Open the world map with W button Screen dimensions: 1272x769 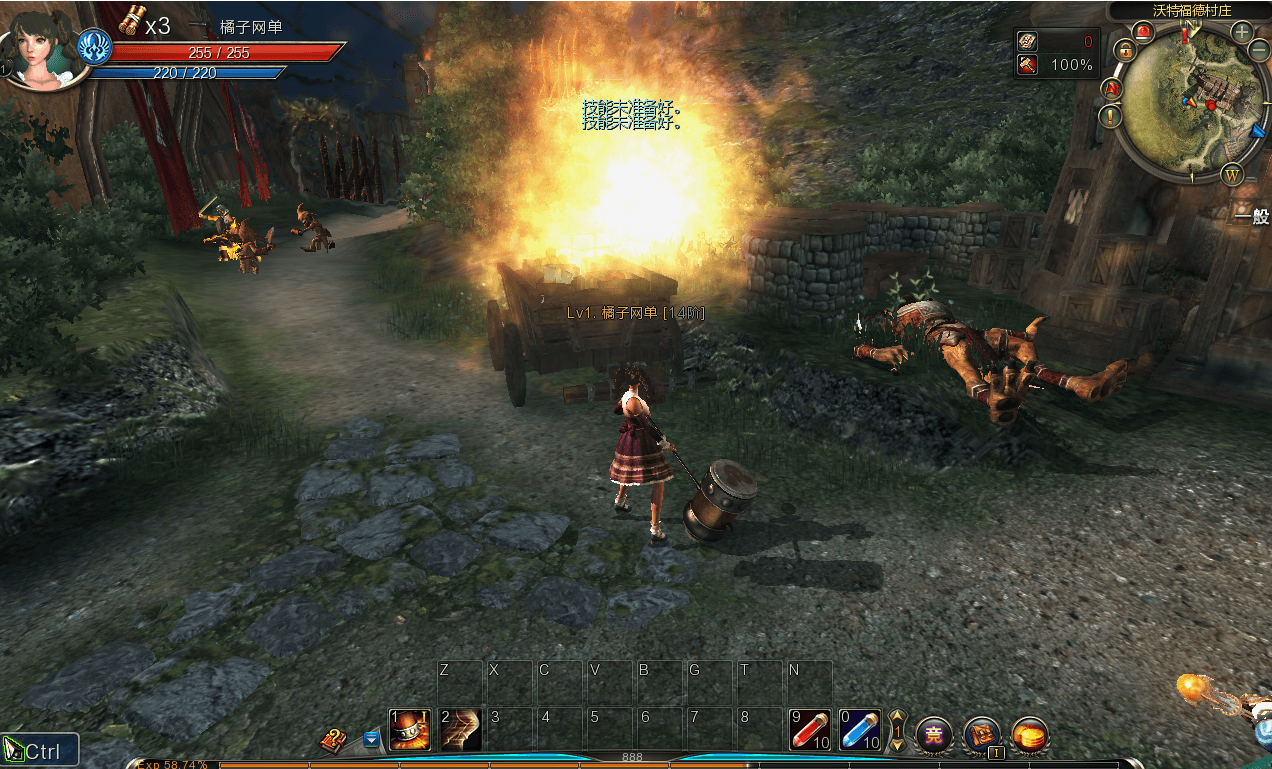coord(1232,174)
